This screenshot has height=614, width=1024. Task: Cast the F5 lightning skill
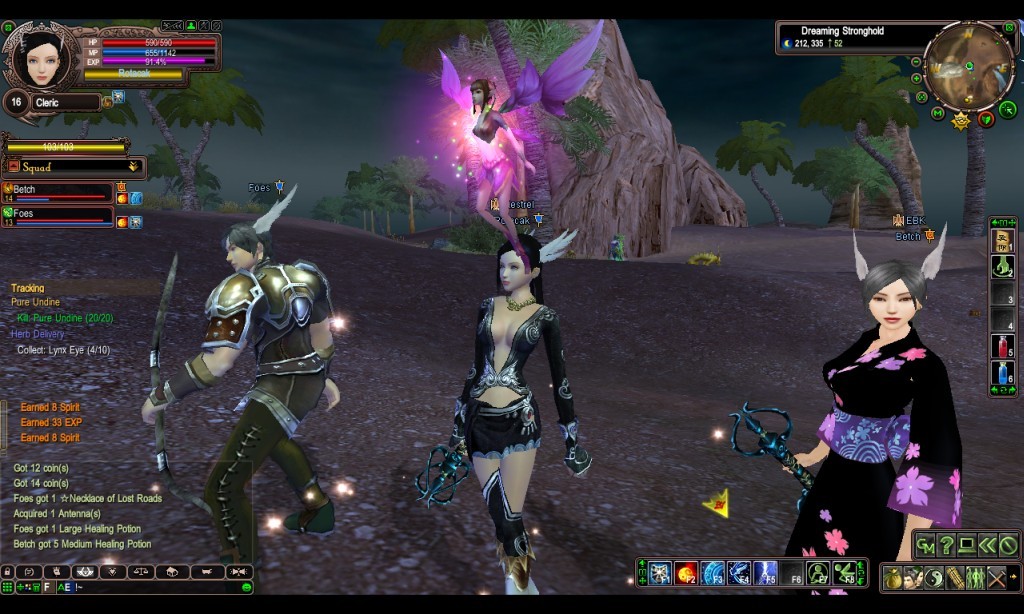point(766,573)
